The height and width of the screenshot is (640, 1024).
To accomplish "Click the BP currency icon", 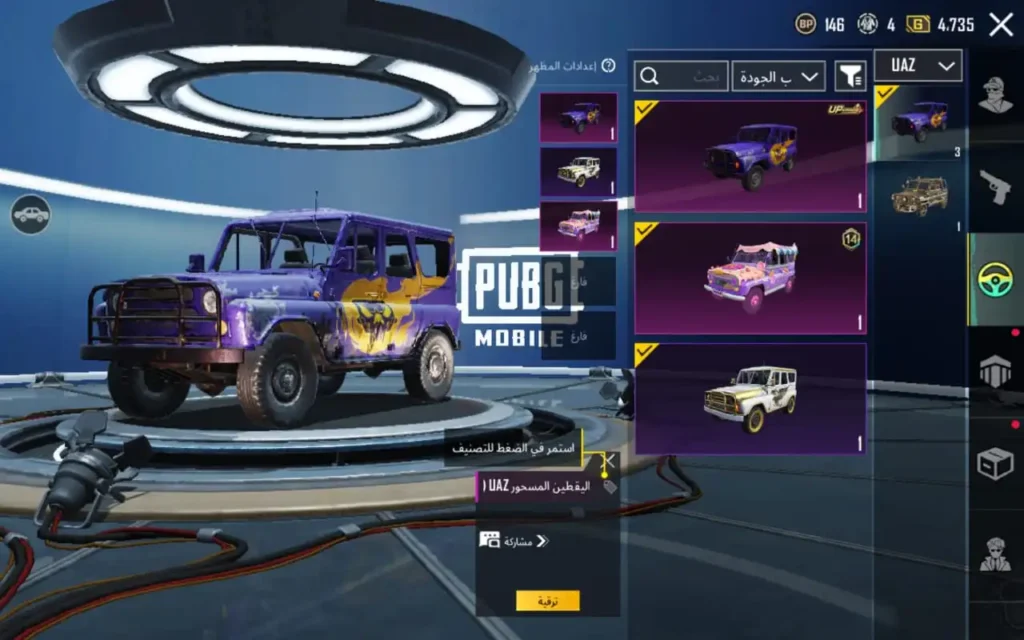I will coord(805,25).
